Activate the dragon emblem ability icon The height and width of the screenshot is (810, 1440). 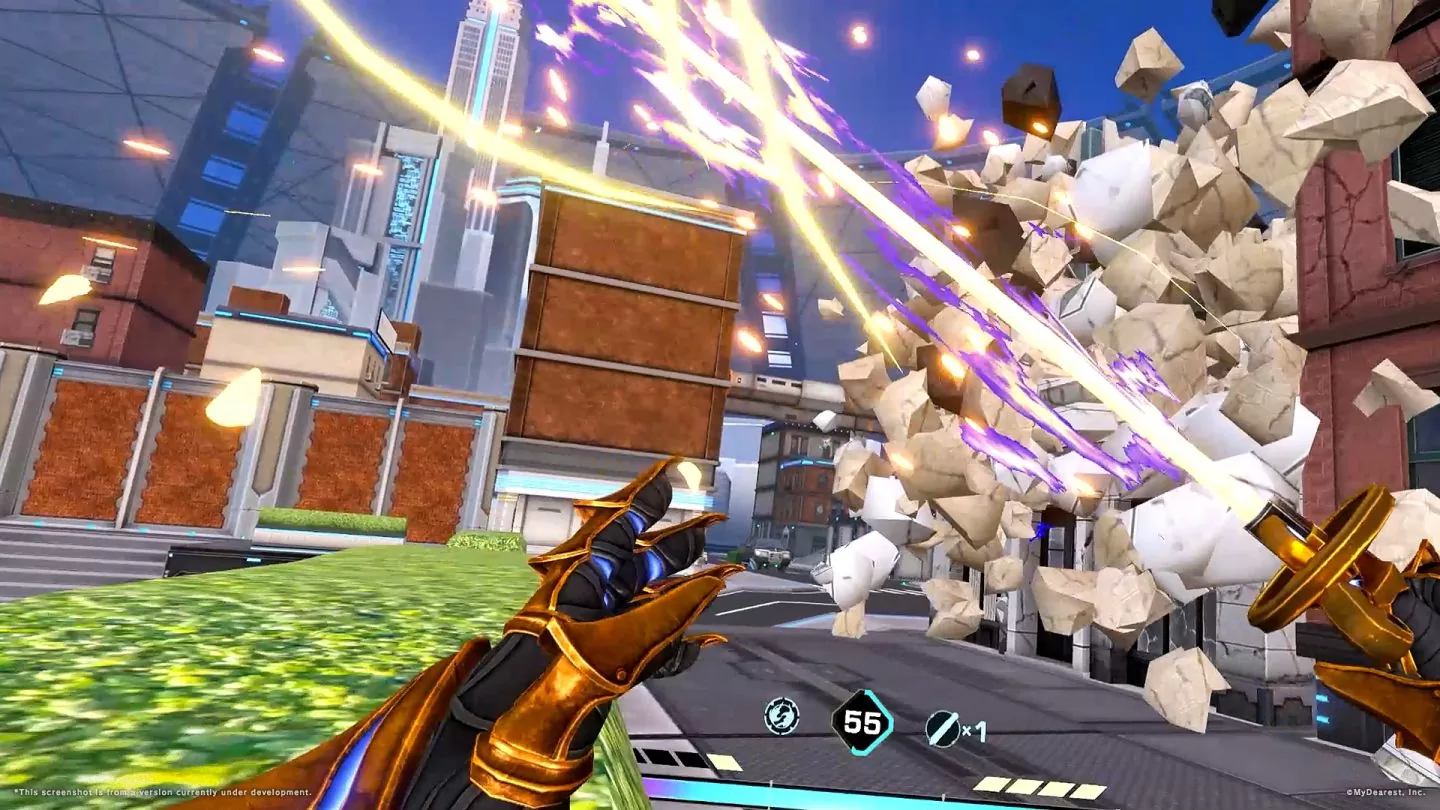click(781, 716)
